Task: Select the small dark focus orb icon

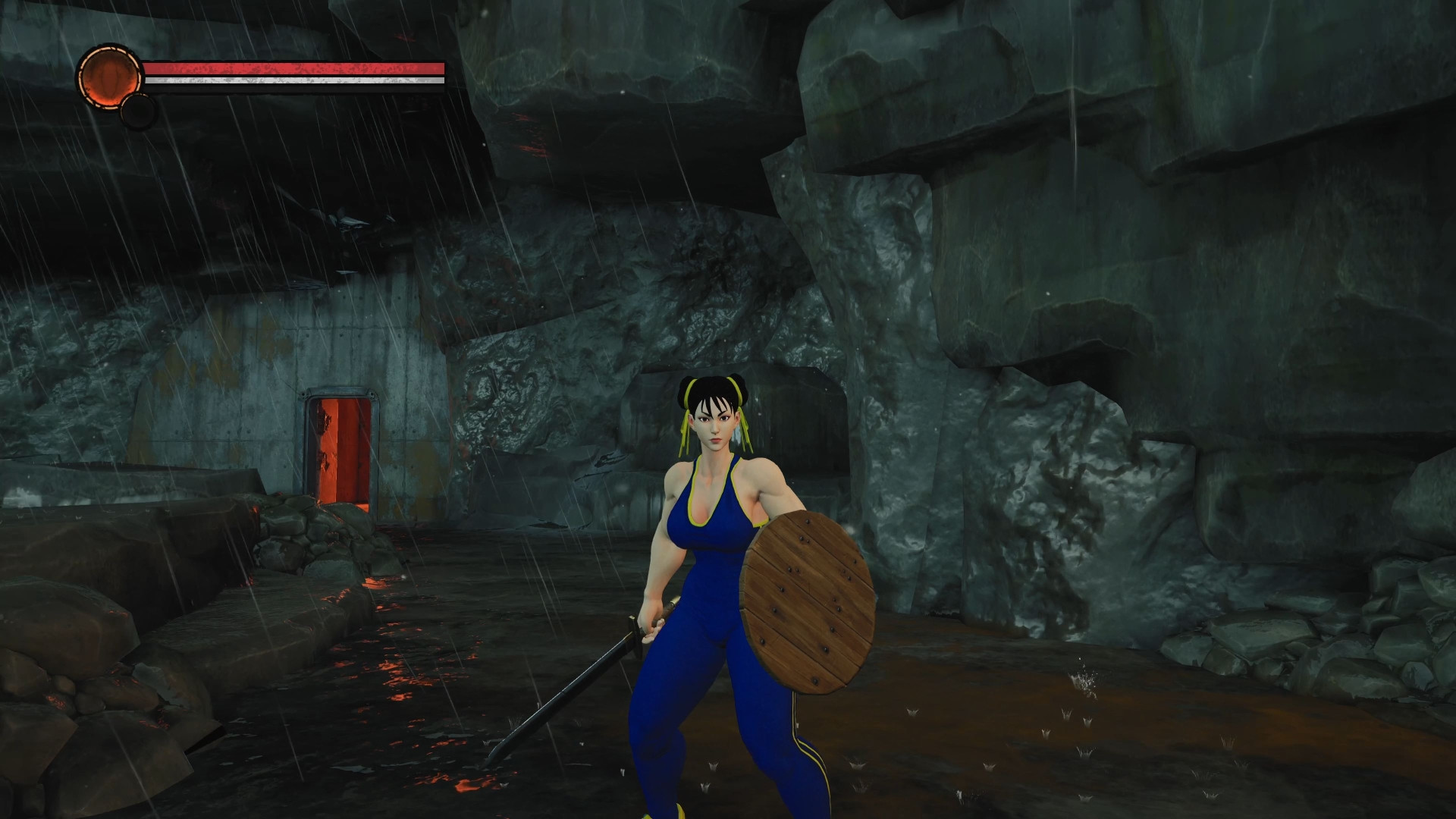Action: pyautogui.click(x=139, y=111)
